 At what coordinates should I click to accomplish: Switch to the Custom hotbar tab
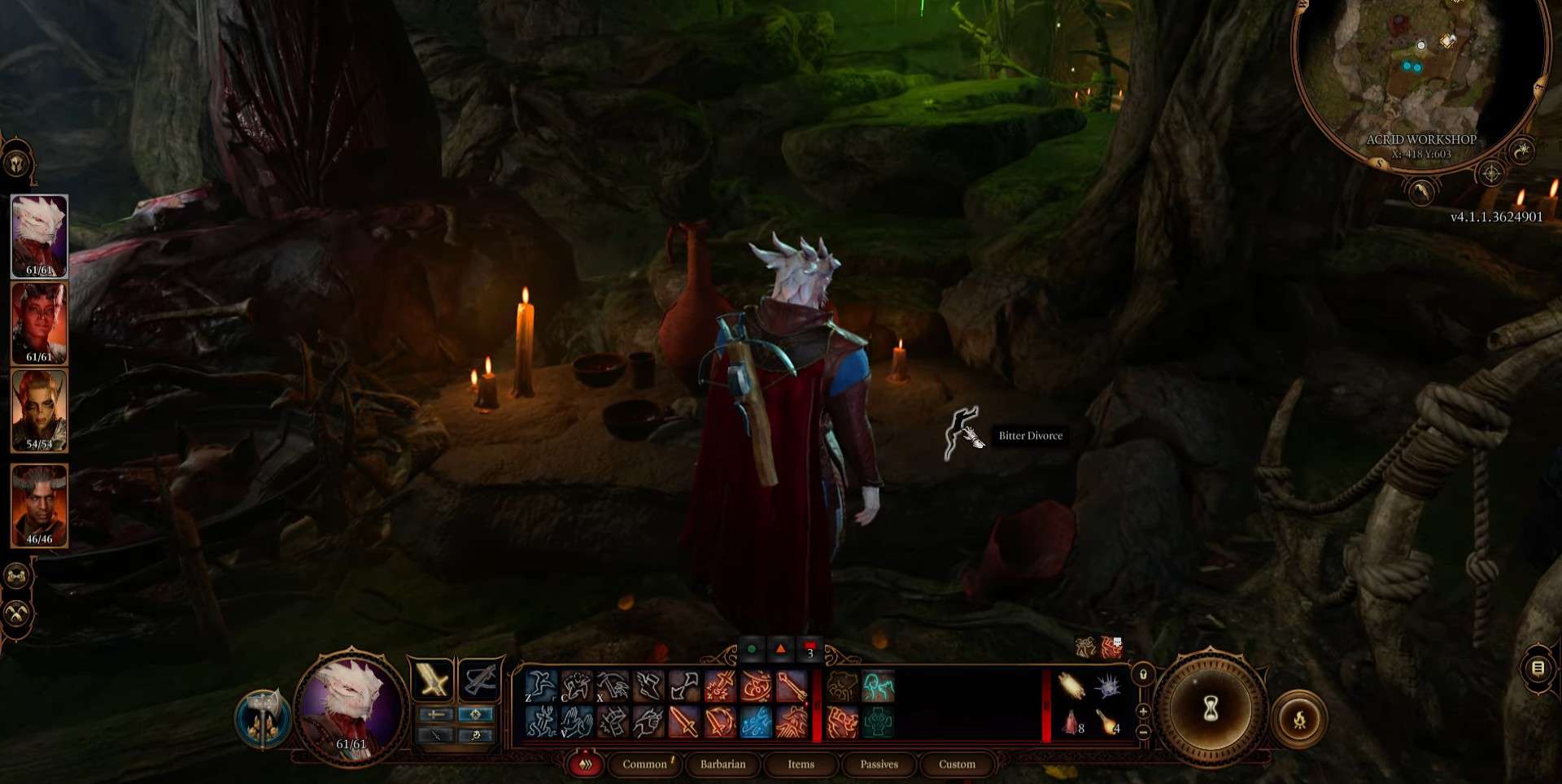click(957, 764)
